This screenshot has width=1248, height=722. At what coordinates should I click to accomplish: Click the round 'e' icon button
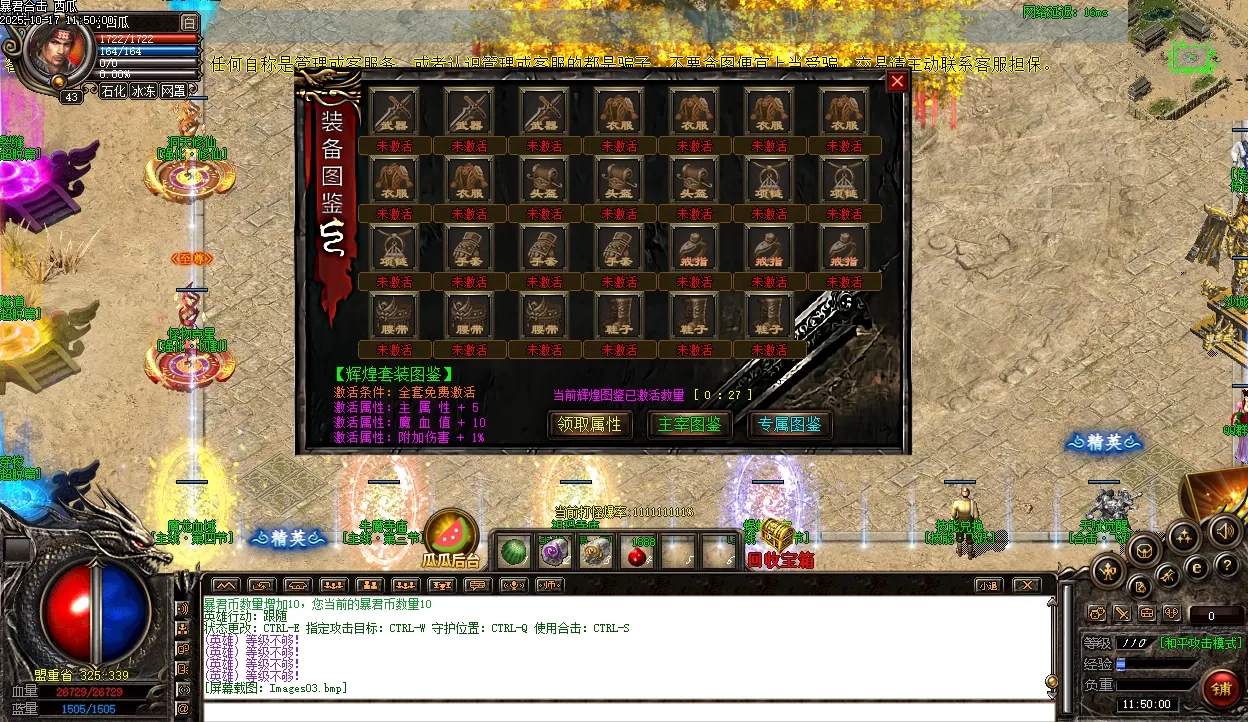(1197, 567)
